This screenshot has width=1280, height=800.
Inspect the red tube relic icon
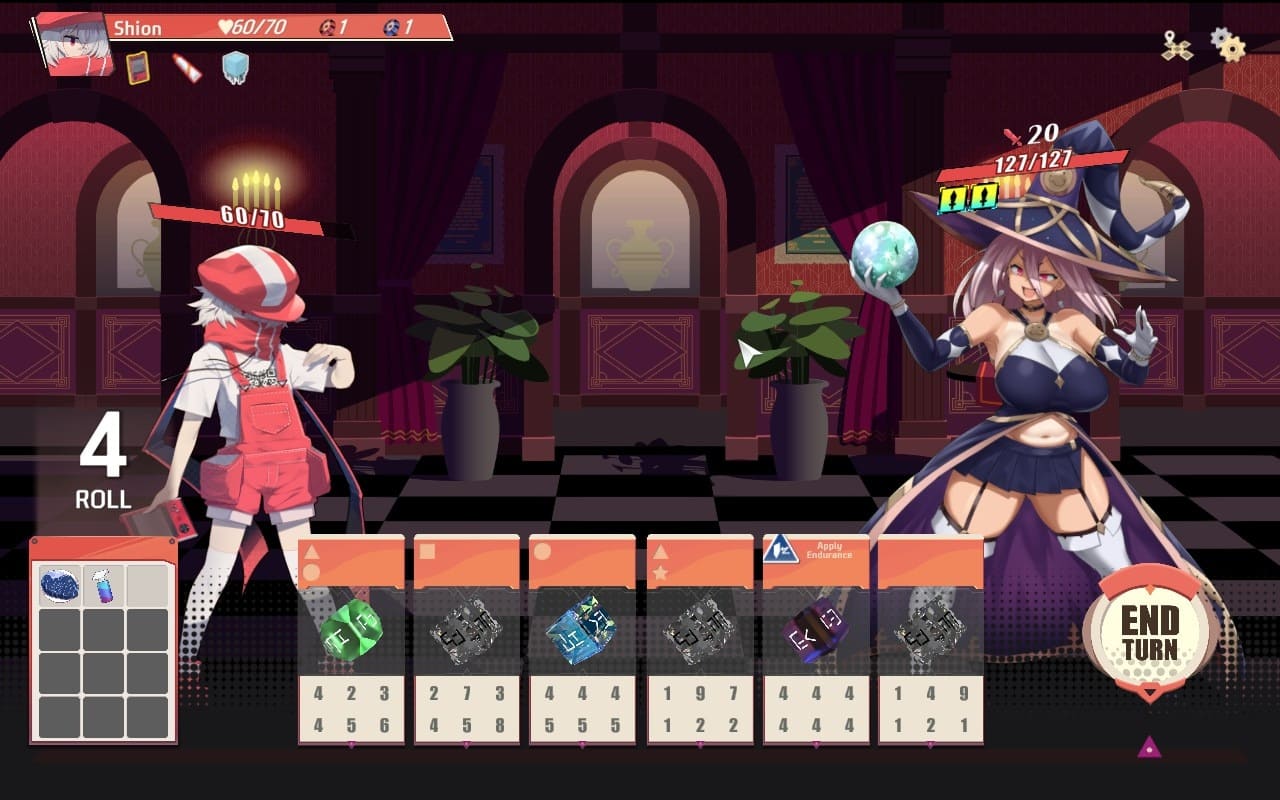(x=187, y=68)
